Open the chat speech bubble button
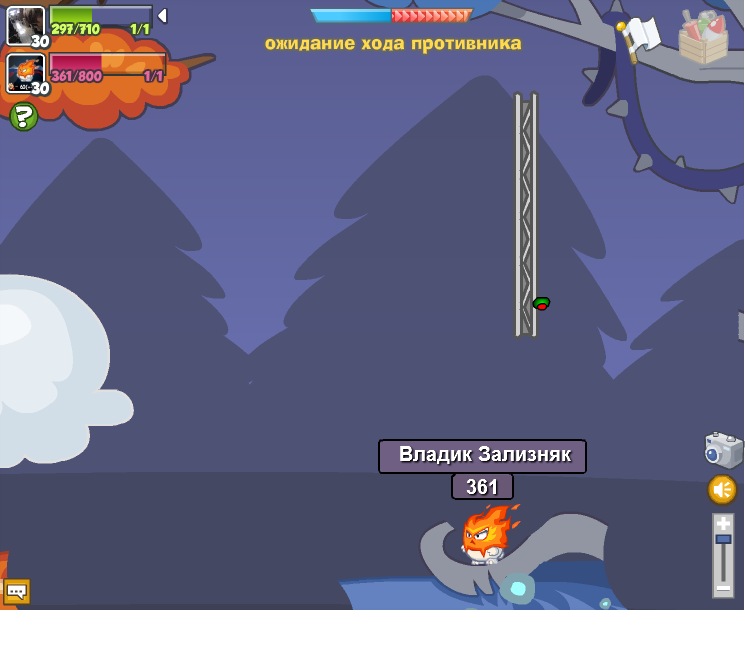 [17, 591]
